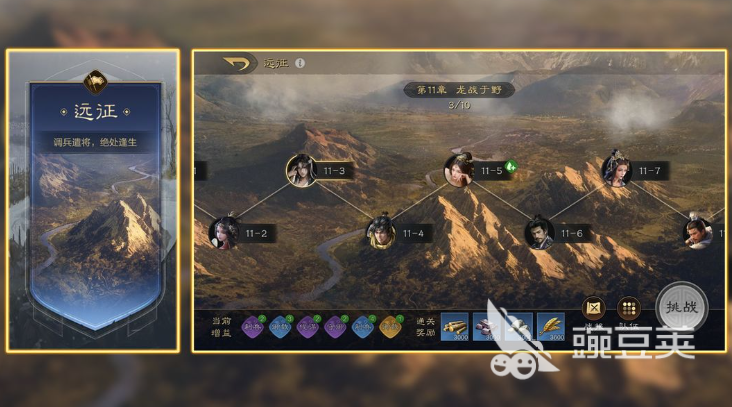Select stage 11-5 node
The width and height of the screenshot is (732, 407).
(x=459, y=170)
